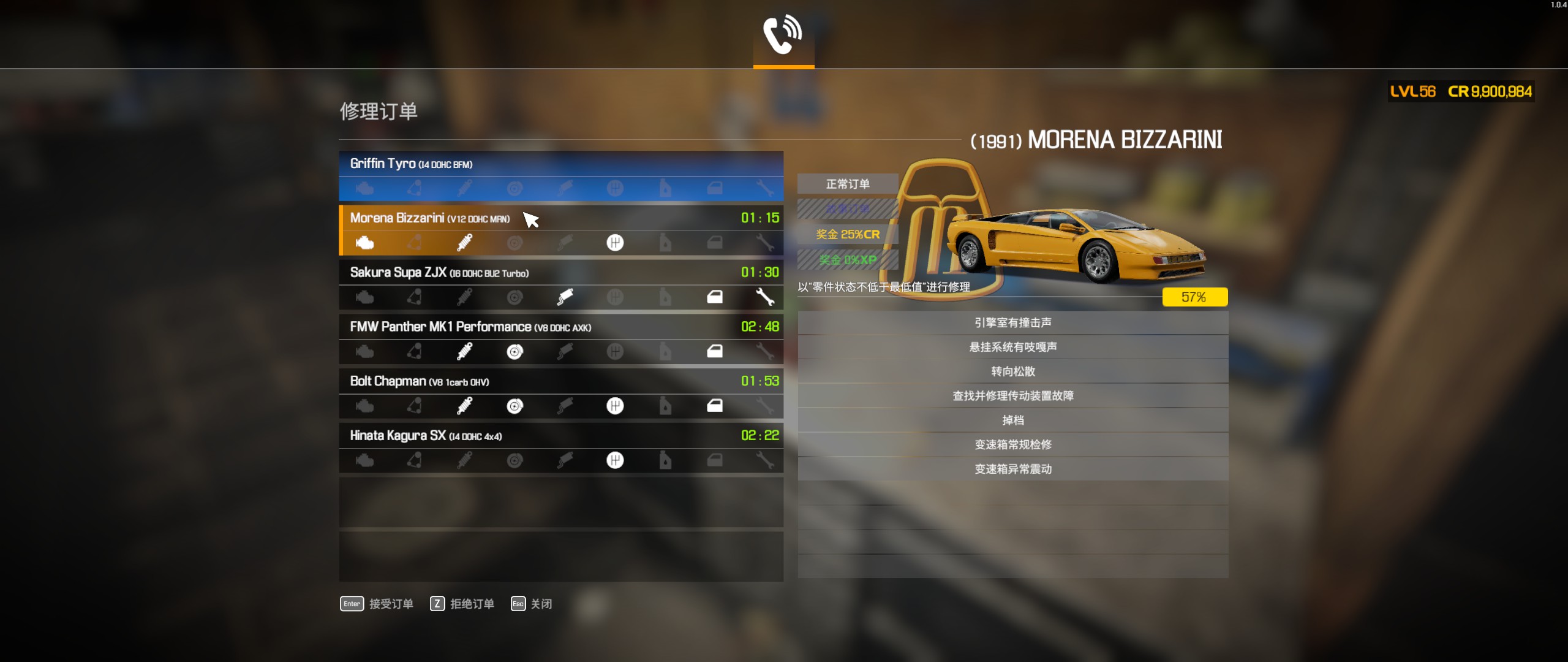The height and width of the screenshot is (662, 1568).
Task: Reject the order (拒绝订单)
Action: click(462, 604)
